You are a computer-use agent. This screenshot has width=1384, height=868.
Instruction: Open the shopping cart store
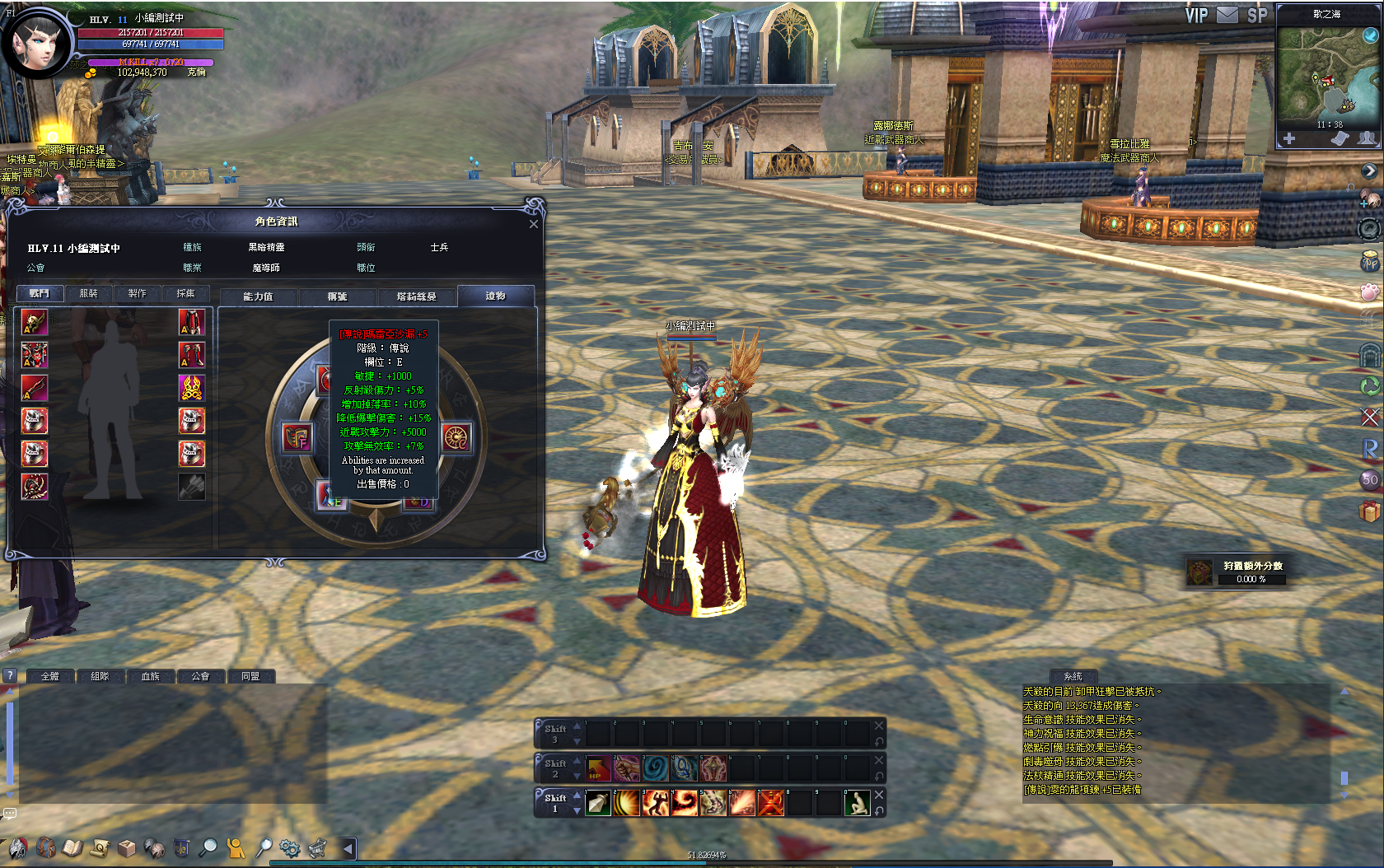pos(317,847)
